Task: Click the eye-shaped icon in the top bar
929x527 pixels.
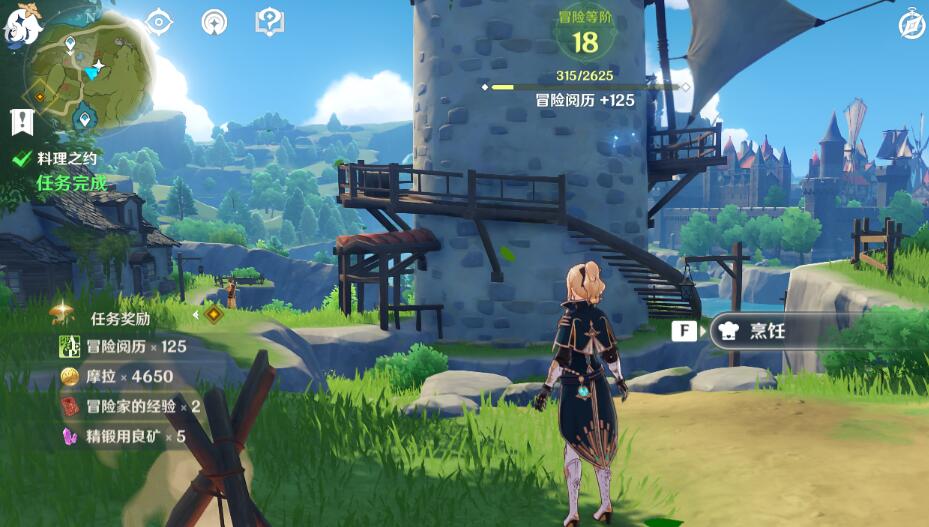Action: click(x=160, y=21)
